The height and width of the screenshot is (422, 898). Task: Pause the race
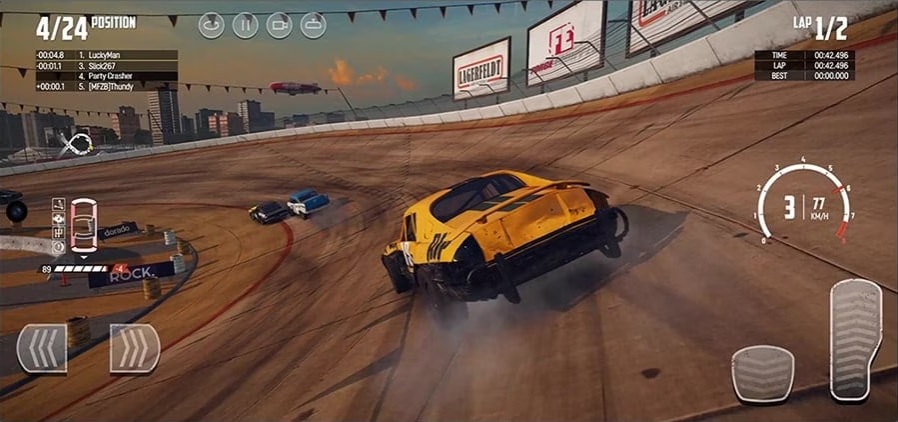[245, 25]
